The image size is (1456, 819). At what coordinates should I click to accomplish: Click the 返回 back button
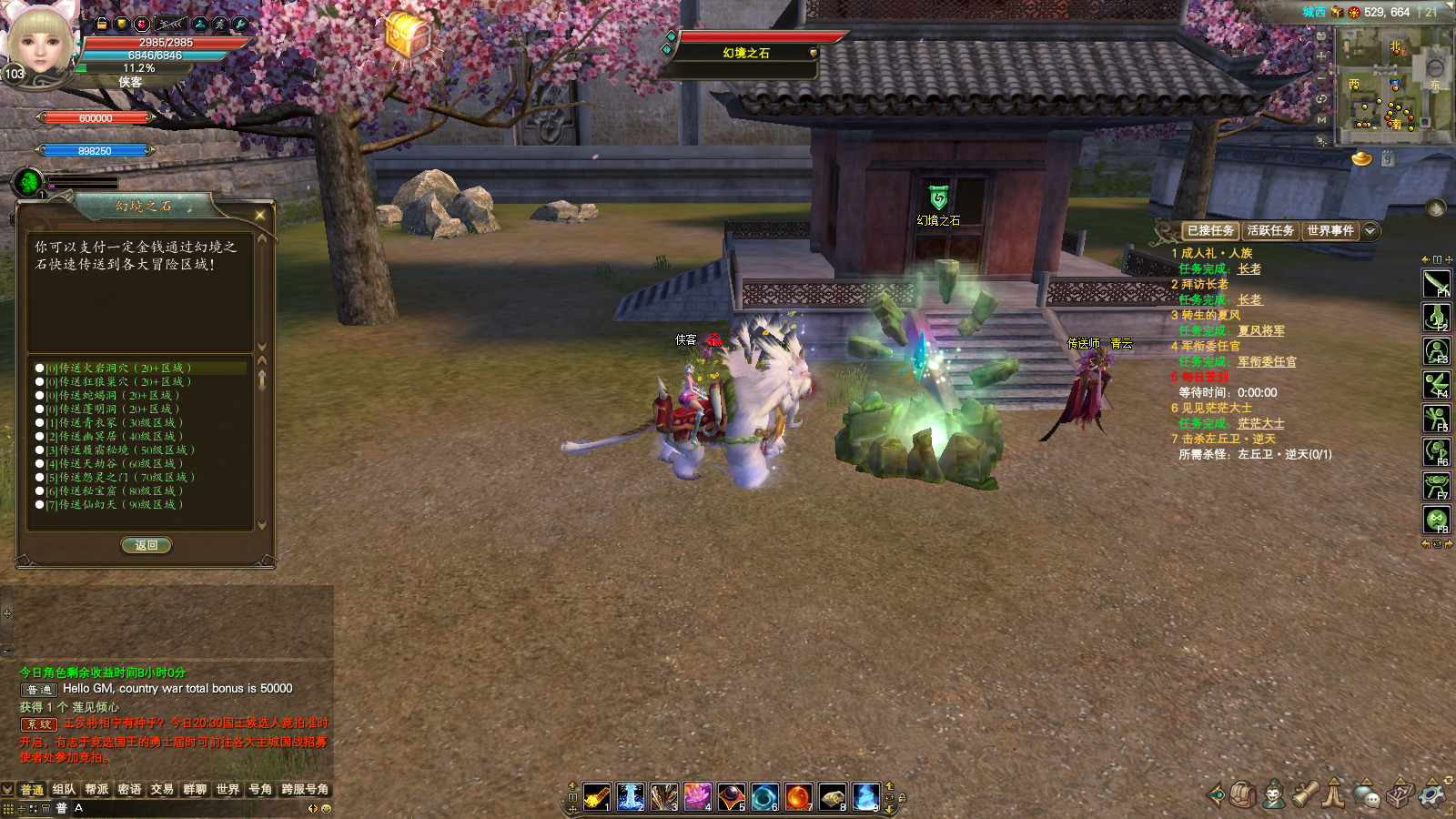tap(147, 545)
